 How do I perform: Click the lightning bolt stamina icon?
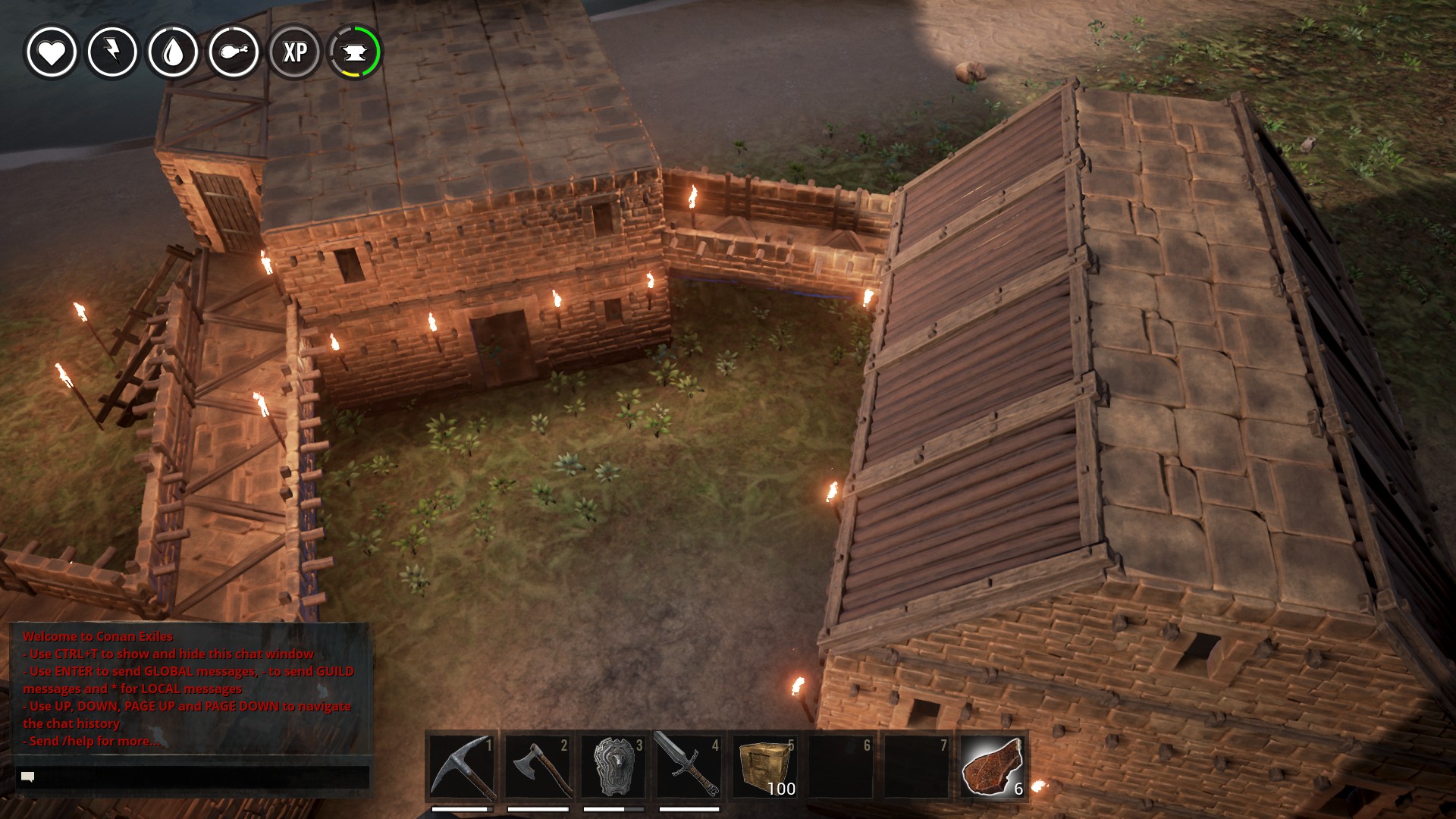tap(112, 52)
